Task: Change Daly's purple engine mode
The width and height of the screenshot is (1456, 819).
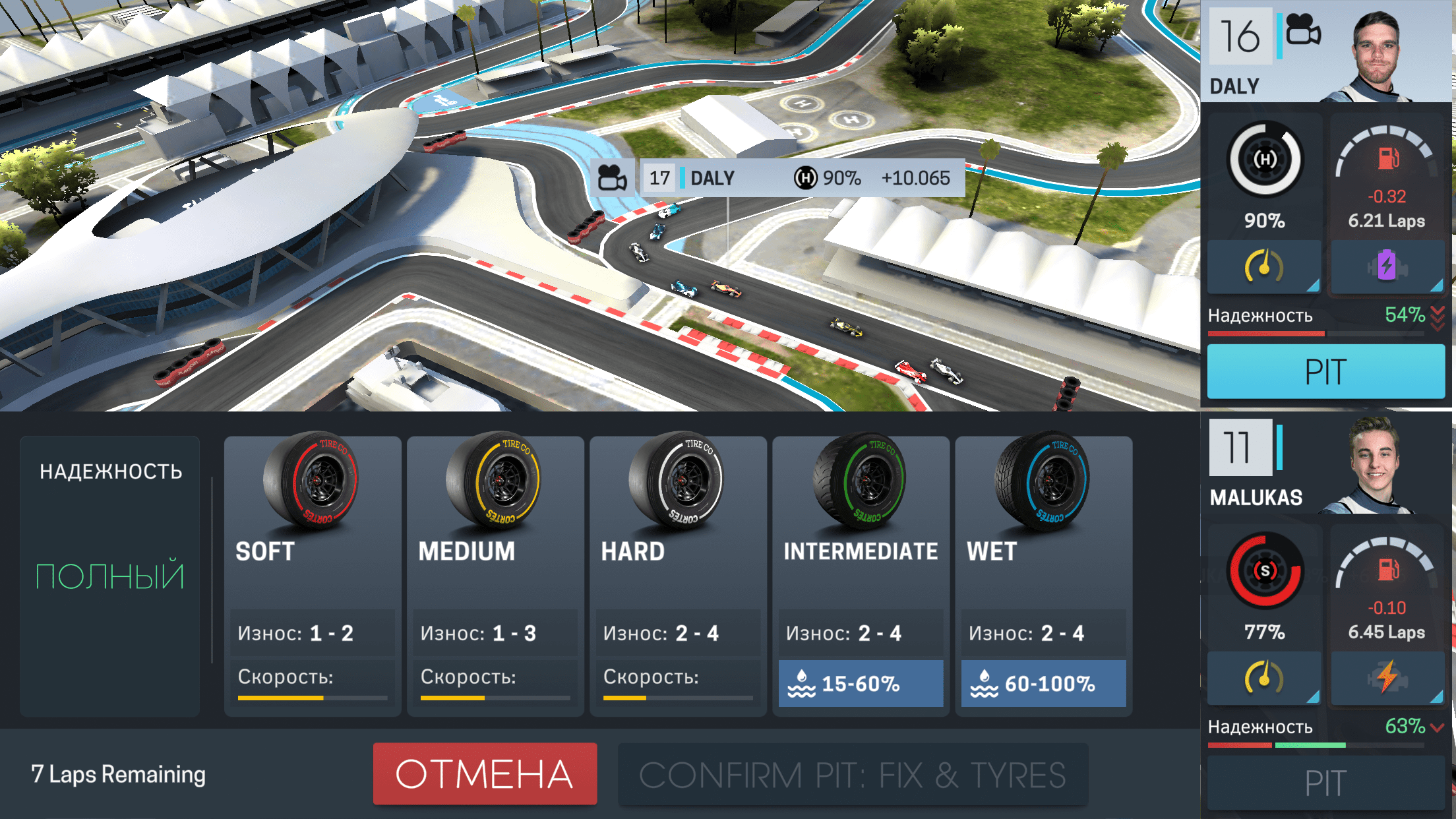Action: [x=1387, y=267]
